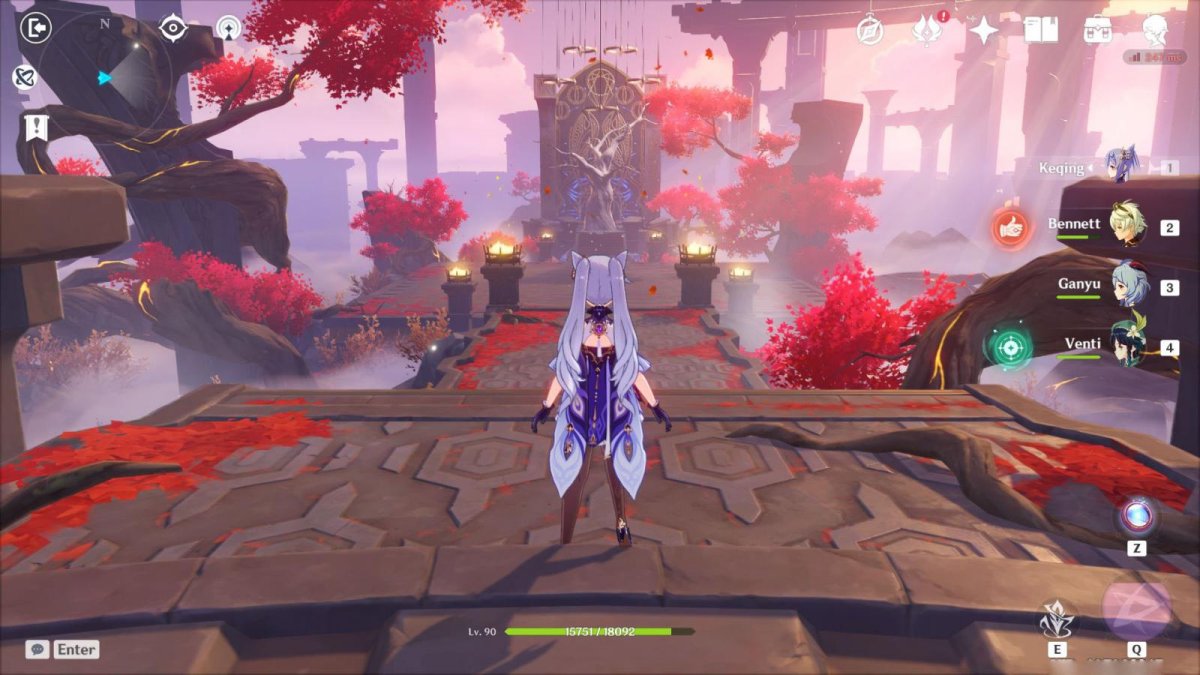1200x675 pixels.
Task: Click the orbiting rings icon beside the minimap
Action: (x=24, y=77)
